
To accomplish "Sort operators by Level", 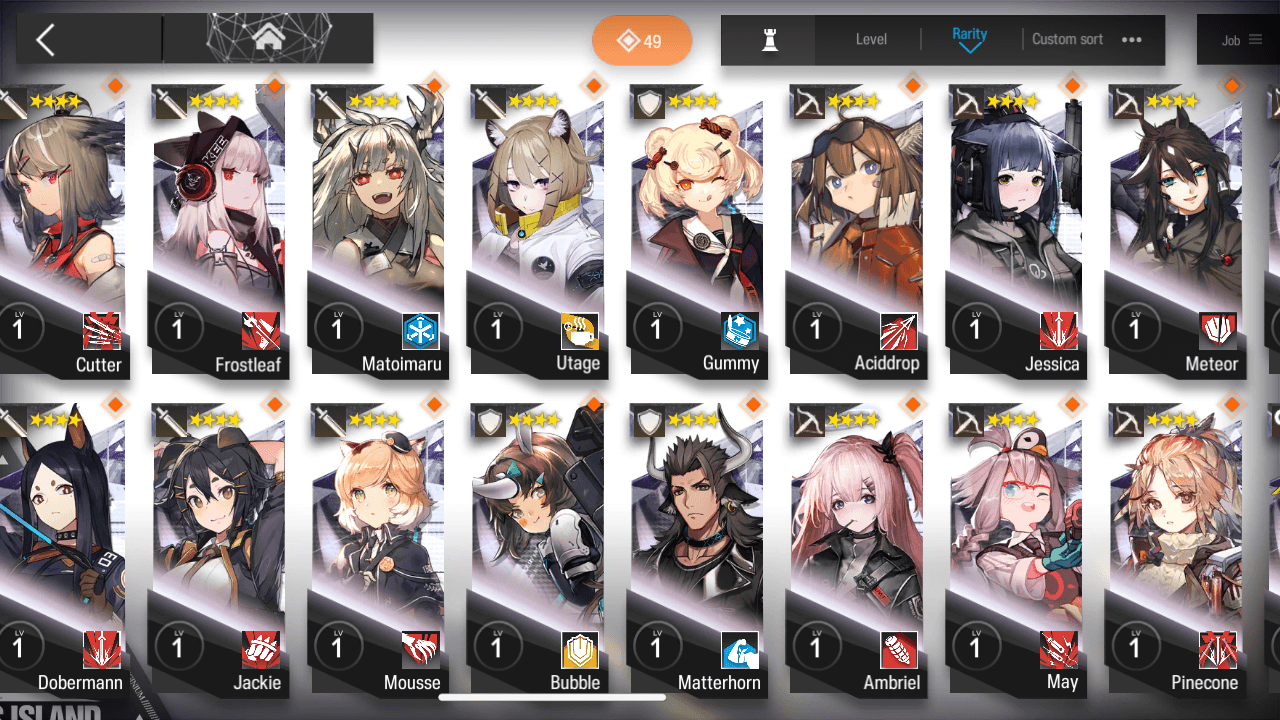I will tap(871, 40).
